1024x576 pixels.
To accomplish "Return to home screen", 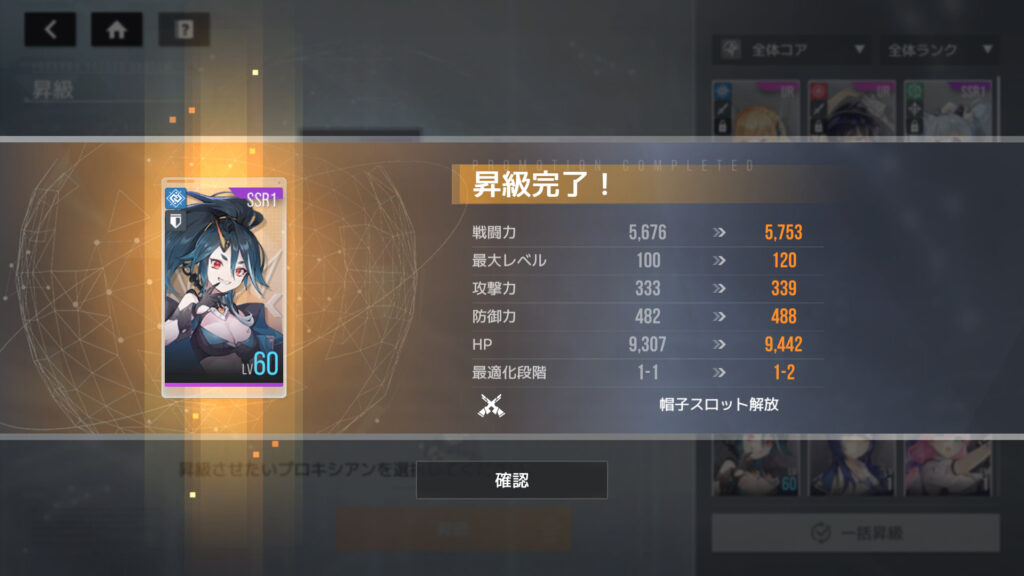I will coord(116,30).
